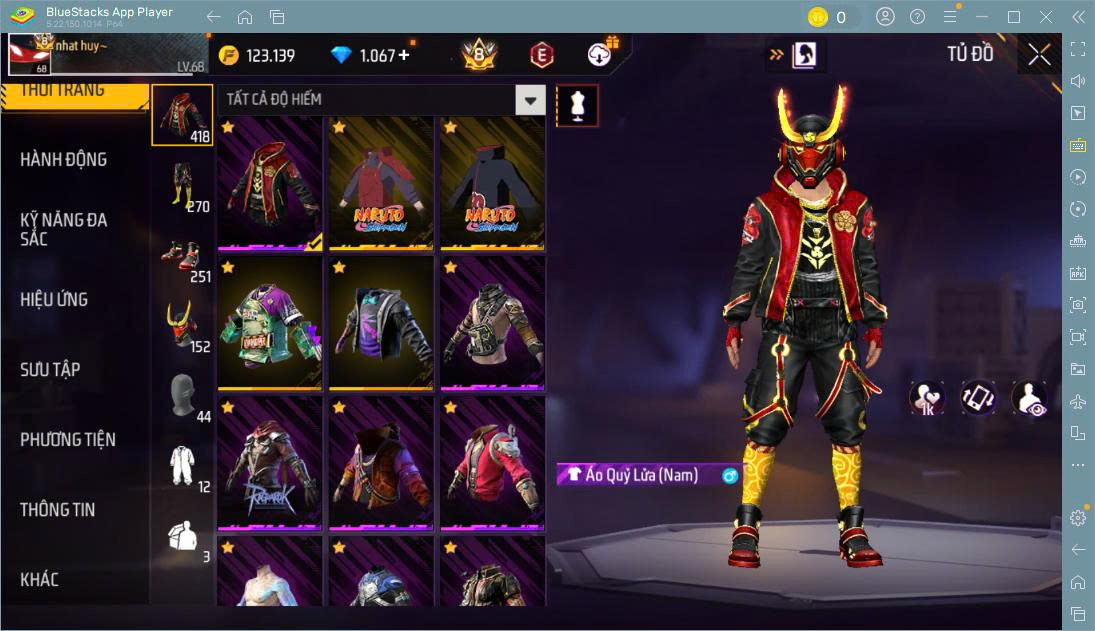
Task: Pick the green and purple graffiti jacket
Action: point(269,323)
